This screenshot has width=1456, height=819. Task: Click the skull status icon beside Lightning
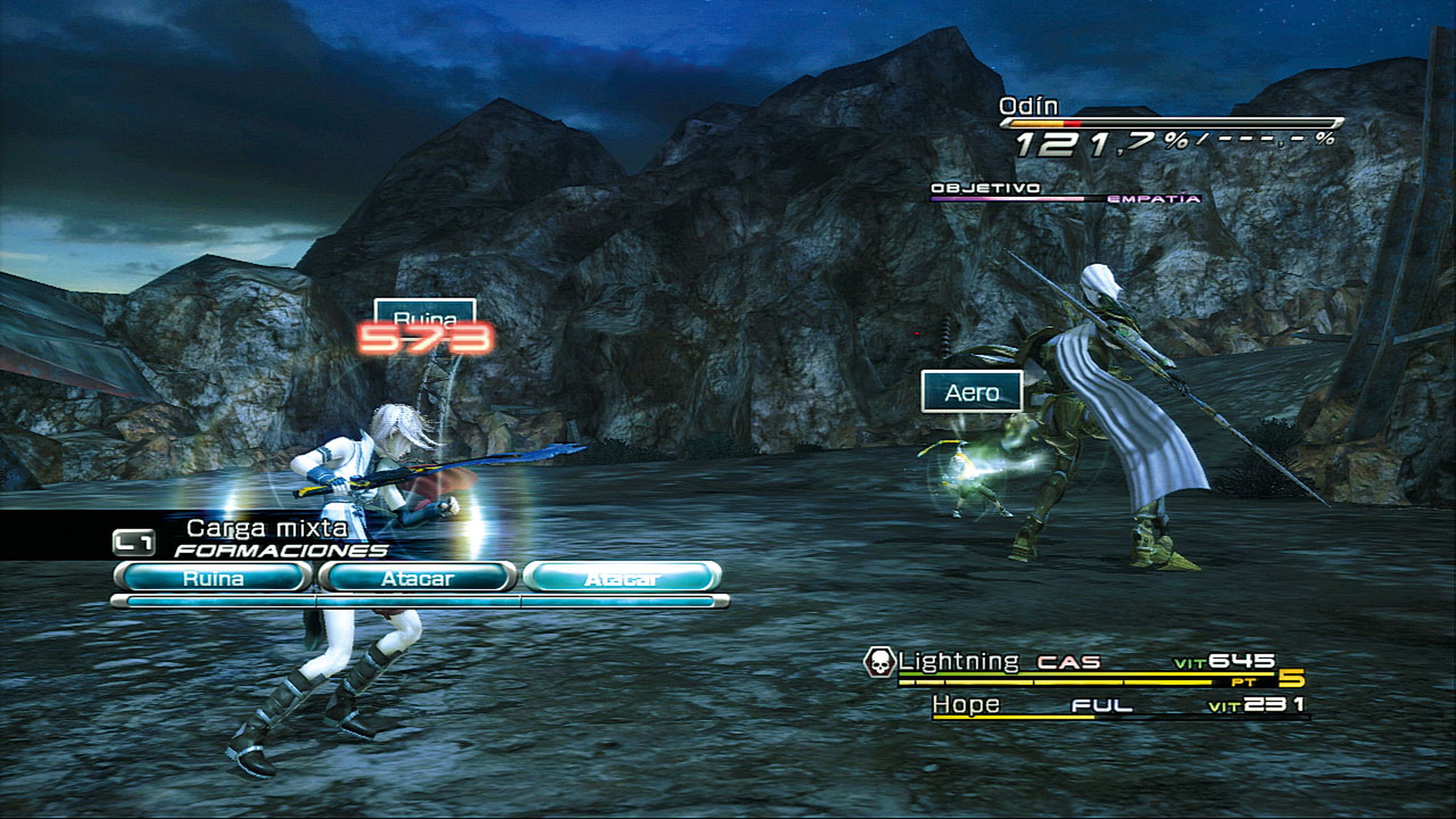879,662
